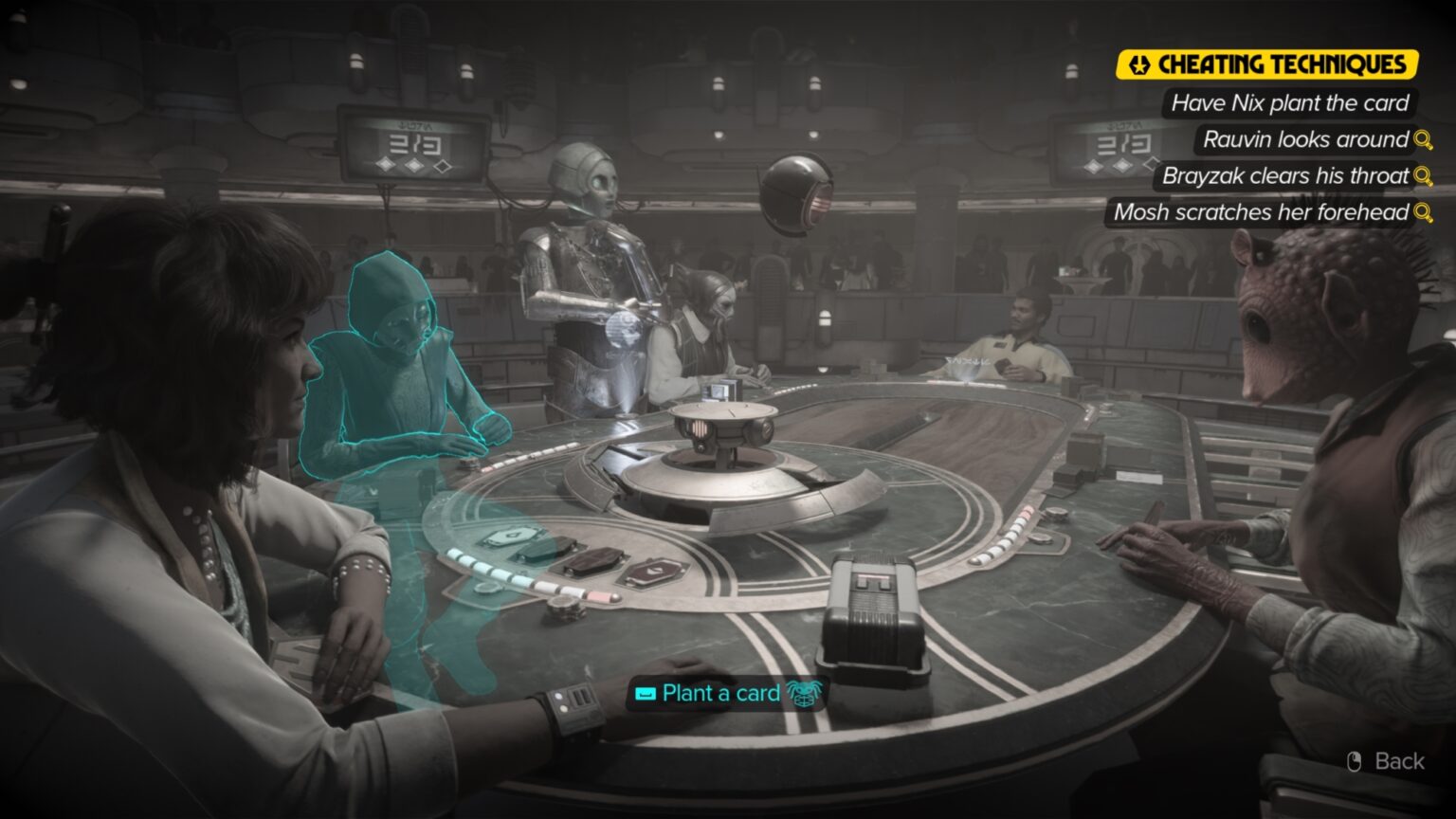
Task: Click the keyboard key icon before "Plant a card"
Action: (x=645, y=695)
